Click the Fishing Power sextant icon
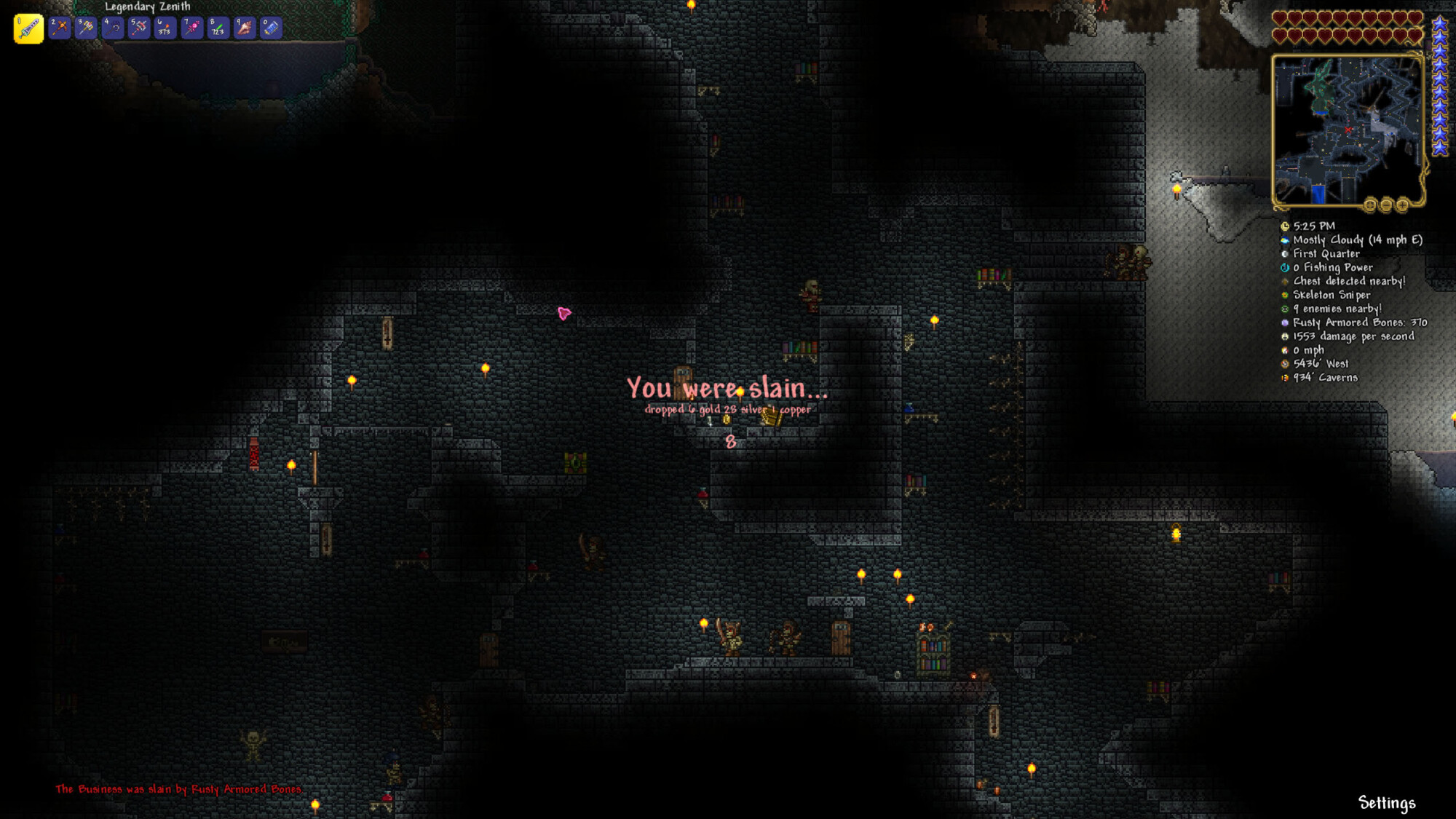 coord(1284,267)
